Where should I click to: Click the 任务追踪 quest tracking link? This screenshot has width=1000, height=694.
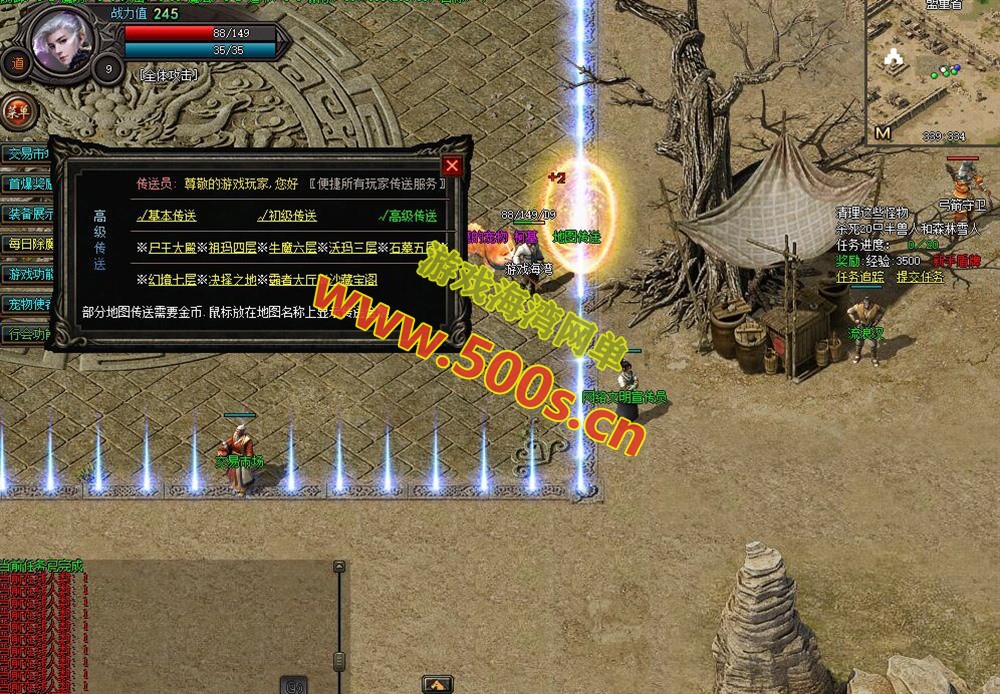(x=861, y=277)
